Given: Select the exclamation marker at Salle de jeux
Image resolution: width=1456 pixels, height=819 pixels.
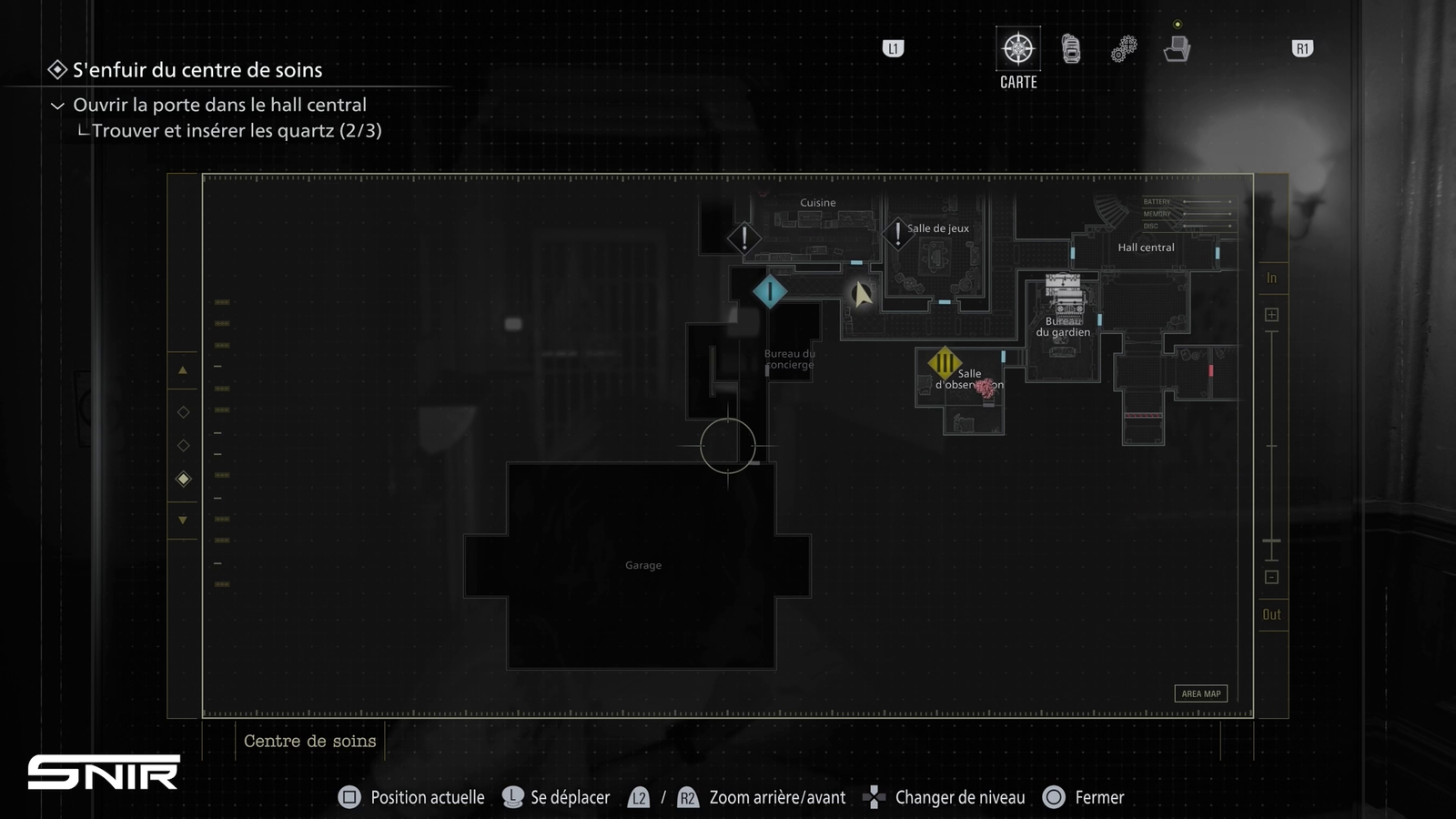Looking at the screenshot, I should pyautogui.click(x=897, y=233).
